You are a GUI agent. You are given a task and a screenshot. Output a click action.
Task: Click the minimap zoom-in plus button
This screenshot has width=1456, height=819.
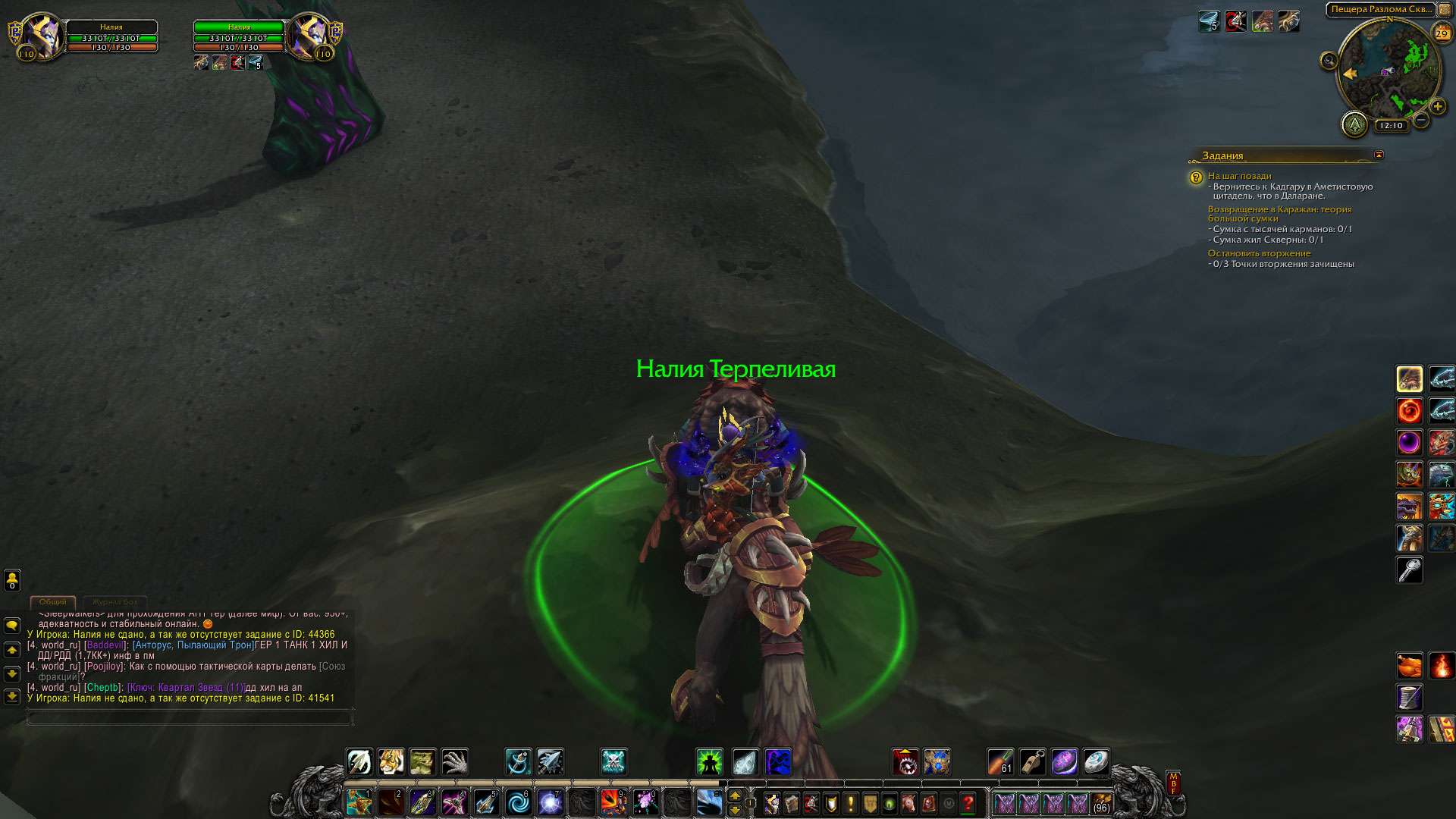pyautogui.click(x=1437, y=107)
